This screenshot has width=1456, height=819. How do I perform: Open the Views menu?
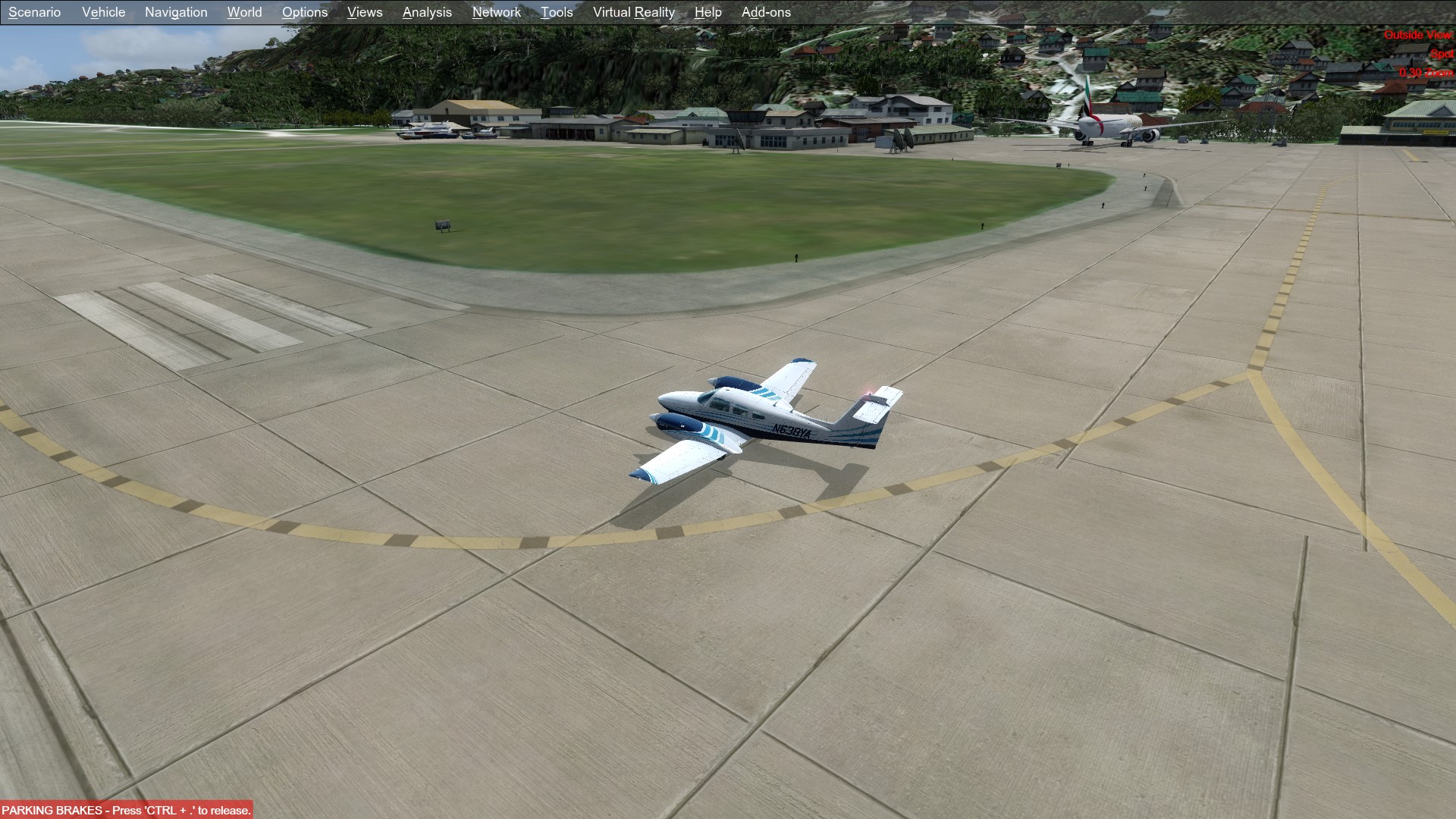[365, 12]
